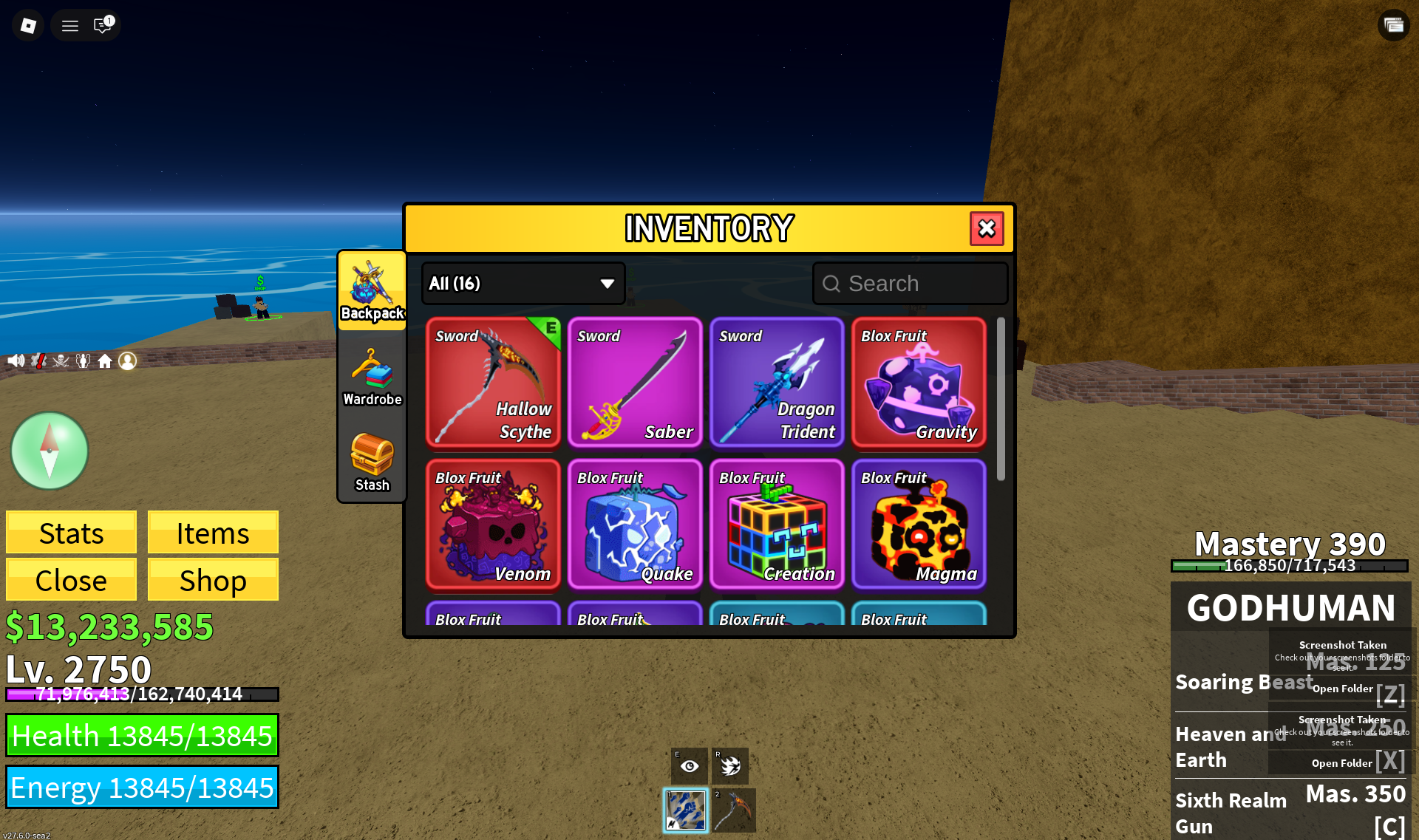Screen dimensions: 1419x840
Task: Open the Stats panel
Action: click(71, 533)
